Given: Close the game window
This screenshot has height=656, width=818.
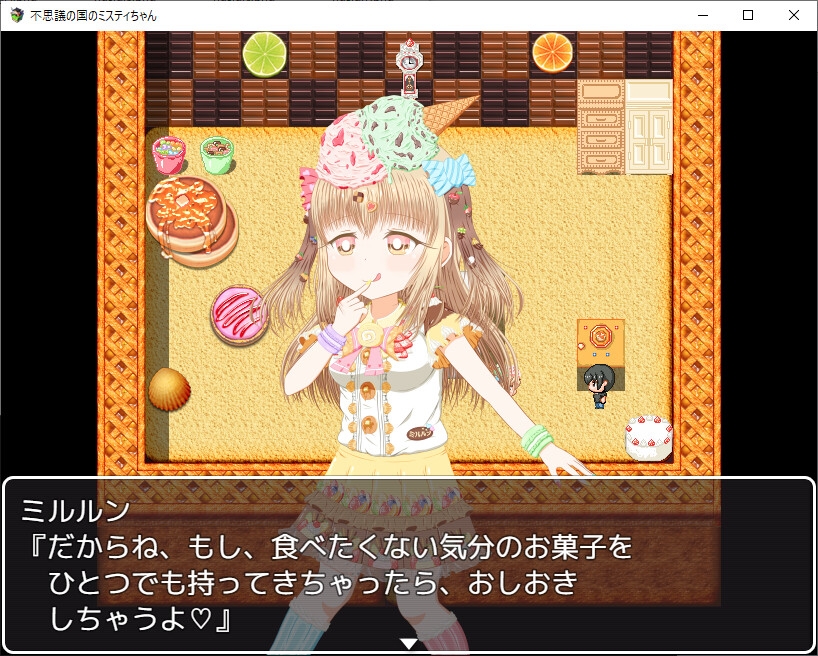Looking at the screenshot, I should [794, 15].
